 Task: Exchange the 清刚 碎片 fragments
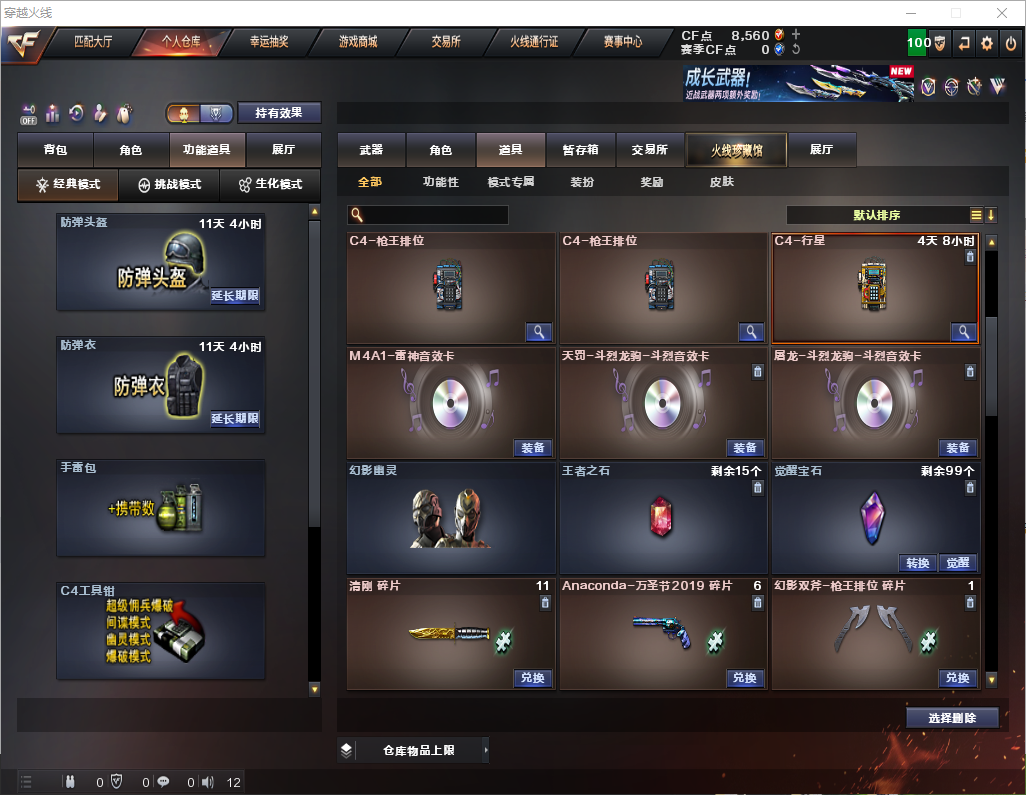(x=533, y=678)
